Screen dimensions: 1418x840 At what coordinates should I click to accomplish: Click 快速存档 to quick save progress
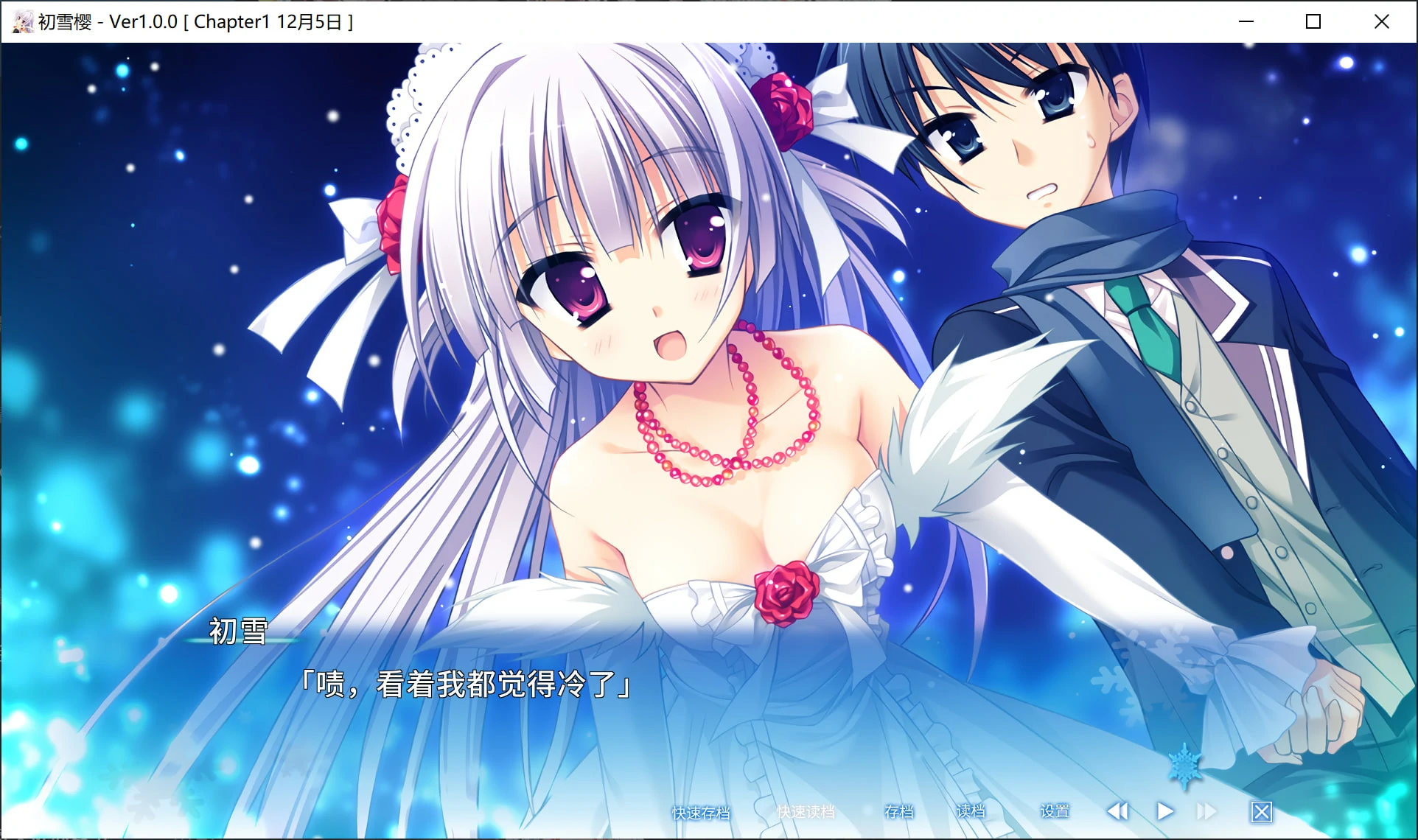699,812
